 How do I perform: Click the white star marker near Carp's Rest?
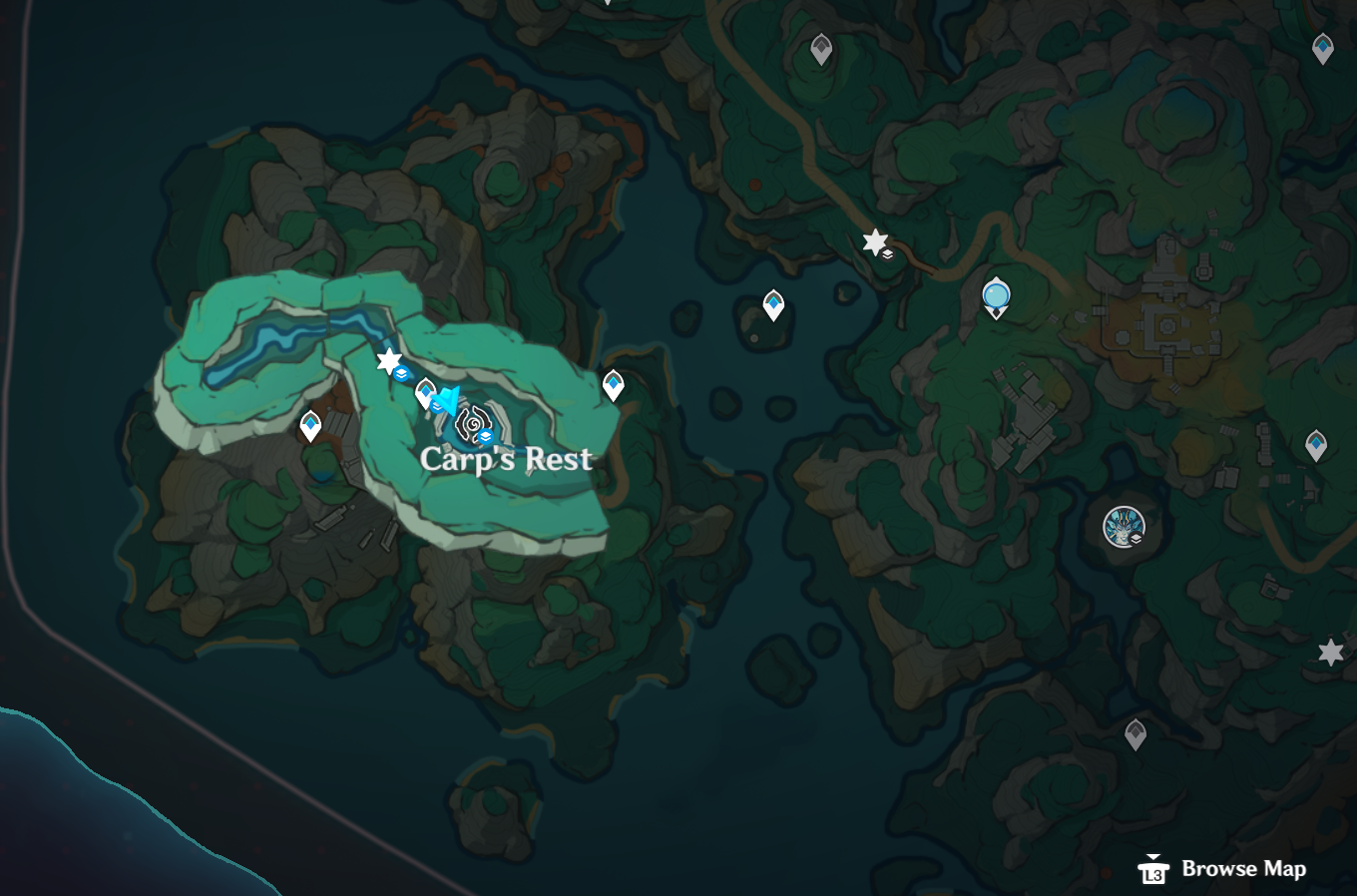coord(388,360)
